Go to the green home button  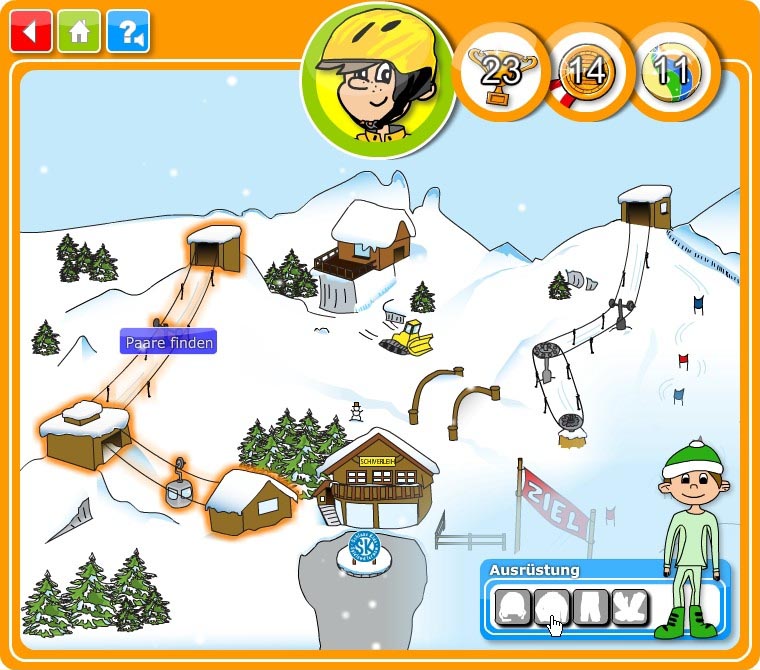[79, 31]
